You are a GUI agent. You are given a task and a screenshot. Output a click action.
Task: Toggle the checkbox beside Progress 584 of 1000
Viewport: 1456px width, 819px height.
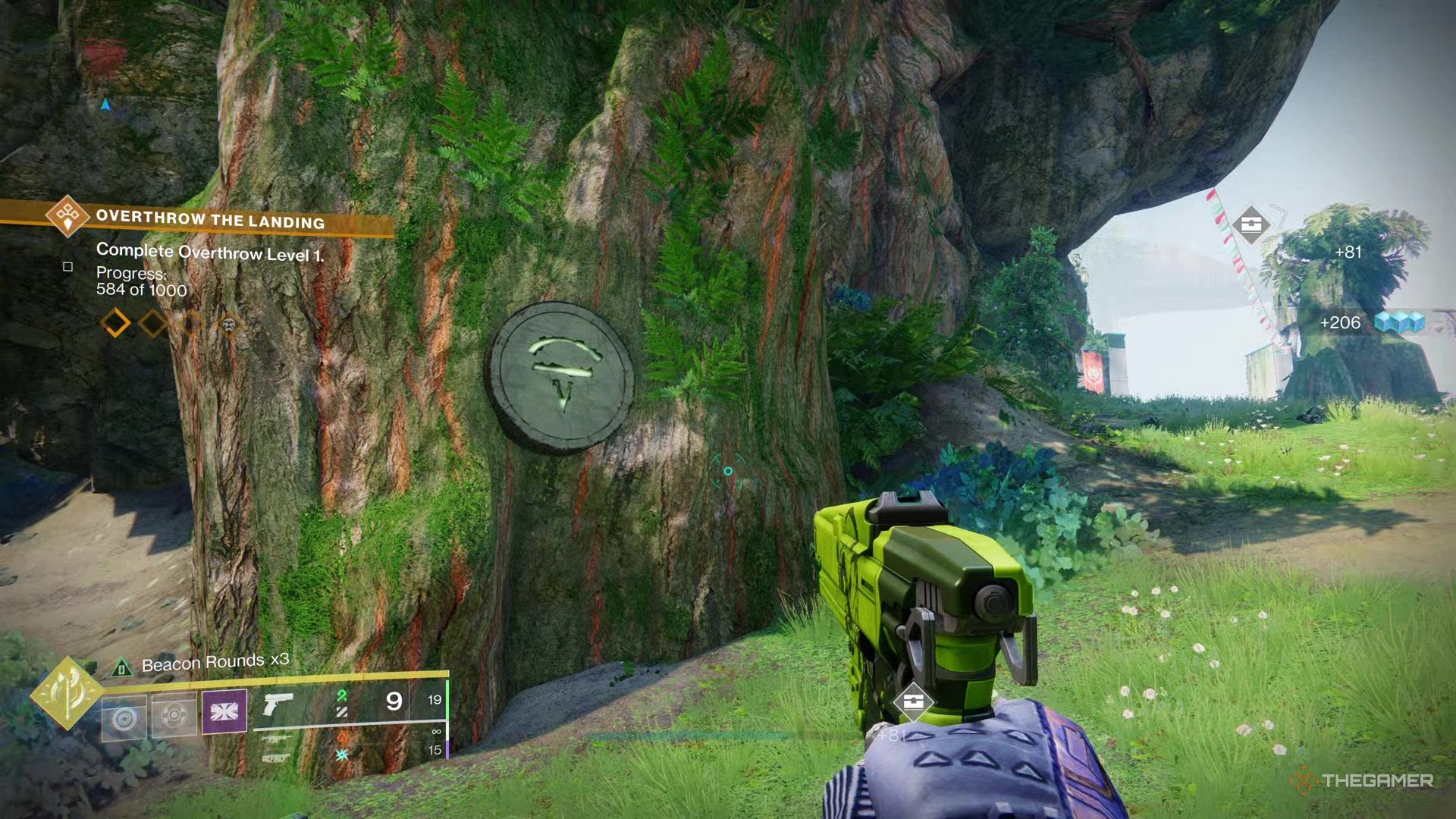click(x=67, y=267)
